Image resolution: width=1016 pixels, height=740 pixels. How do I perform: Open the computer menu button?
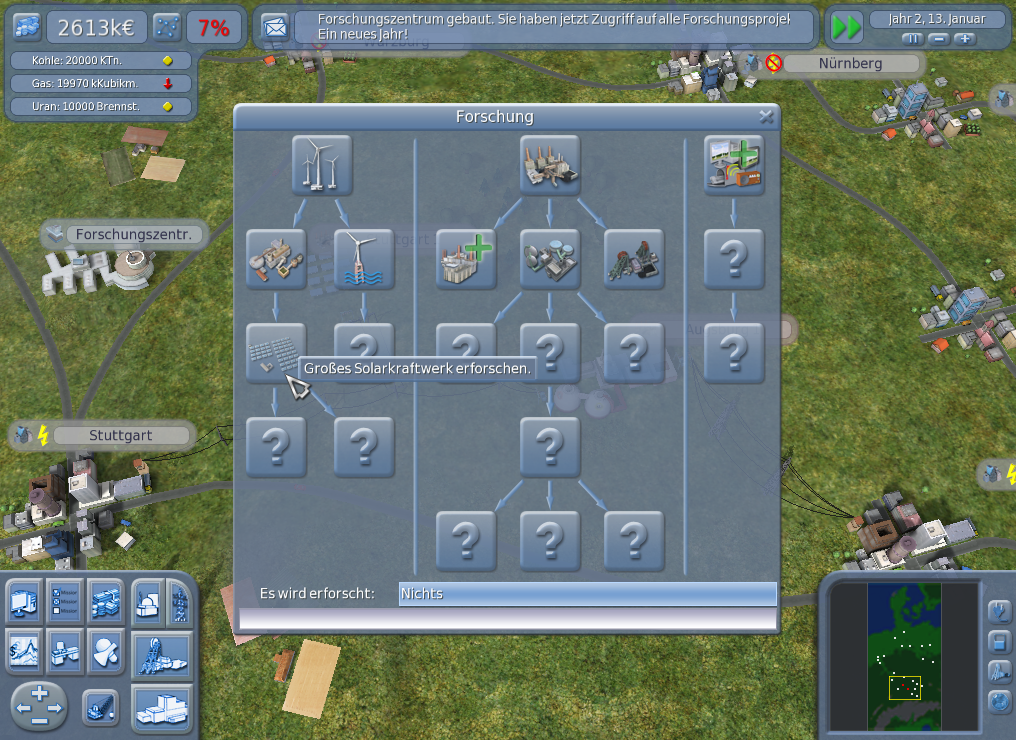click(24, 600)
